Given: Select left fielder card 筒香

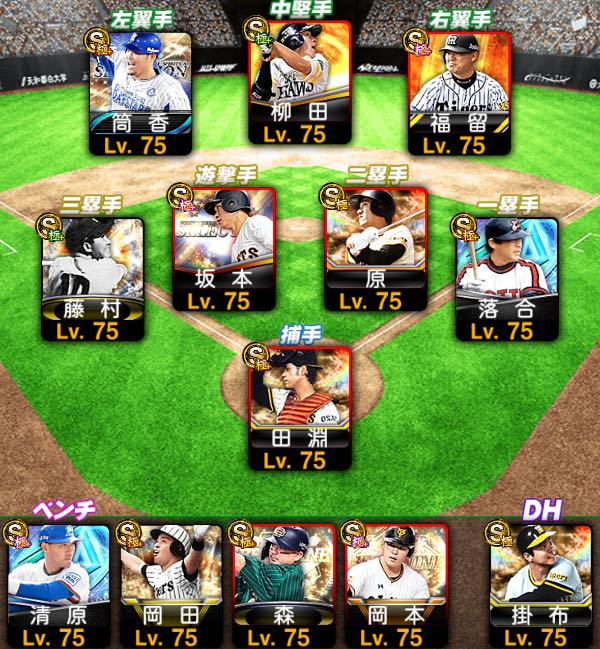Looking at the screenshot, I should click(x=140, y=92).
